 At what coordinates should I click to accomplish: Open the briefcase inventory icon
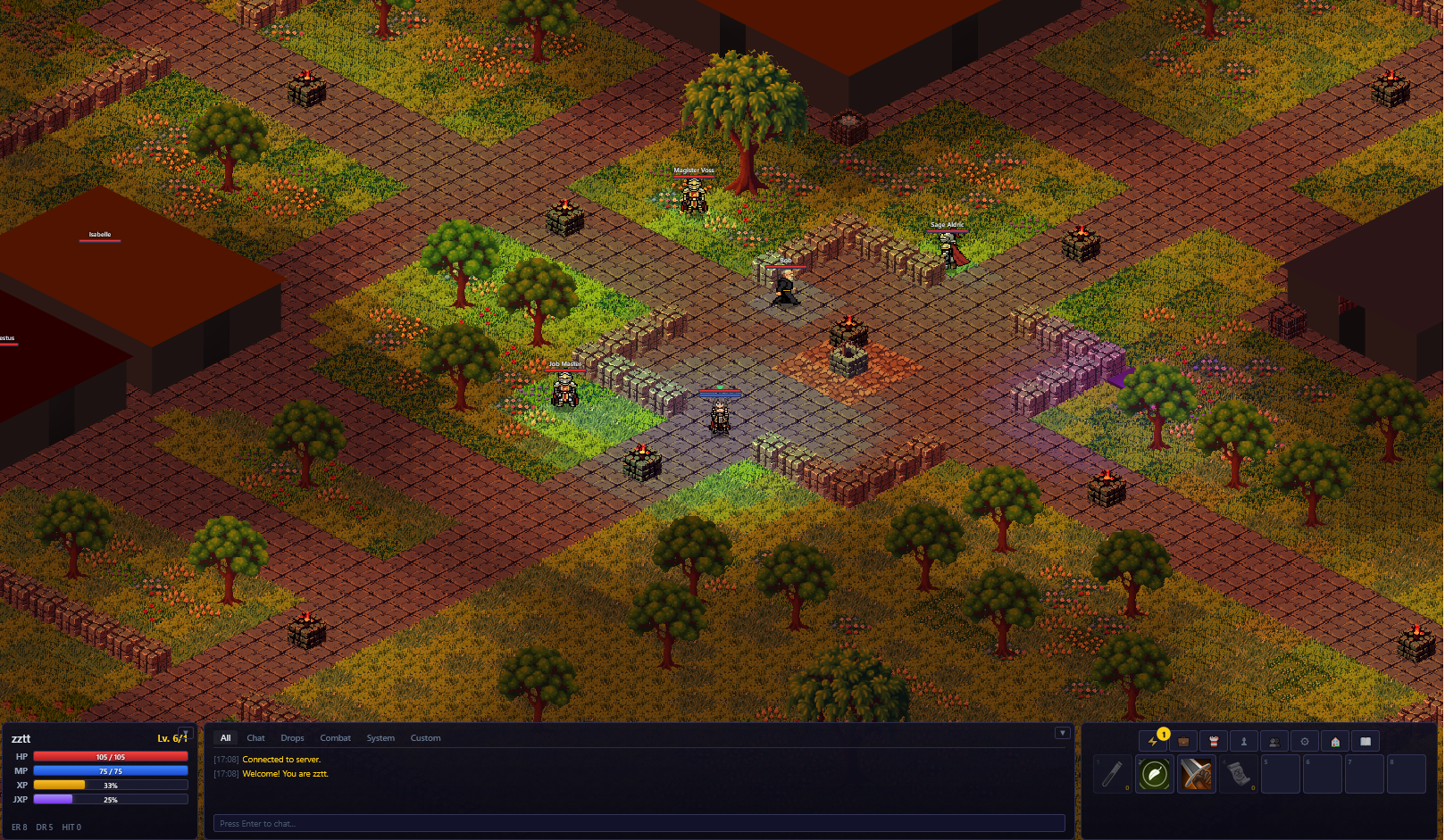[x=1182, y=741]
